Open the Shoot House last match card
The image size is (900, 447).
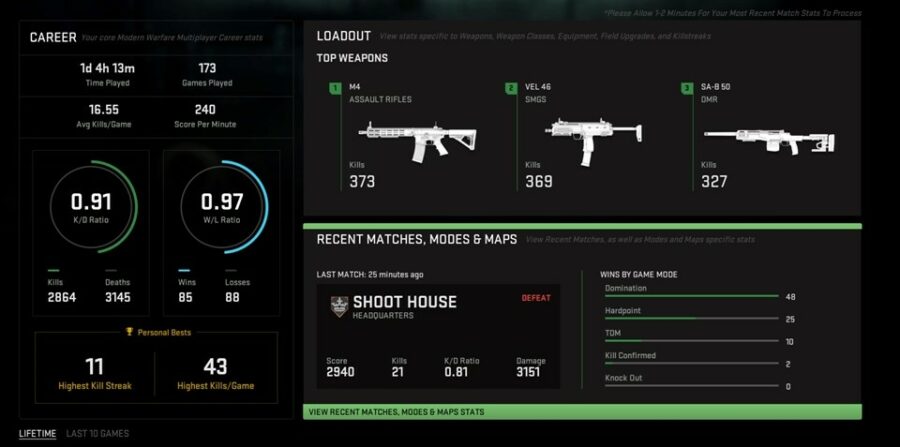point(438,336)
